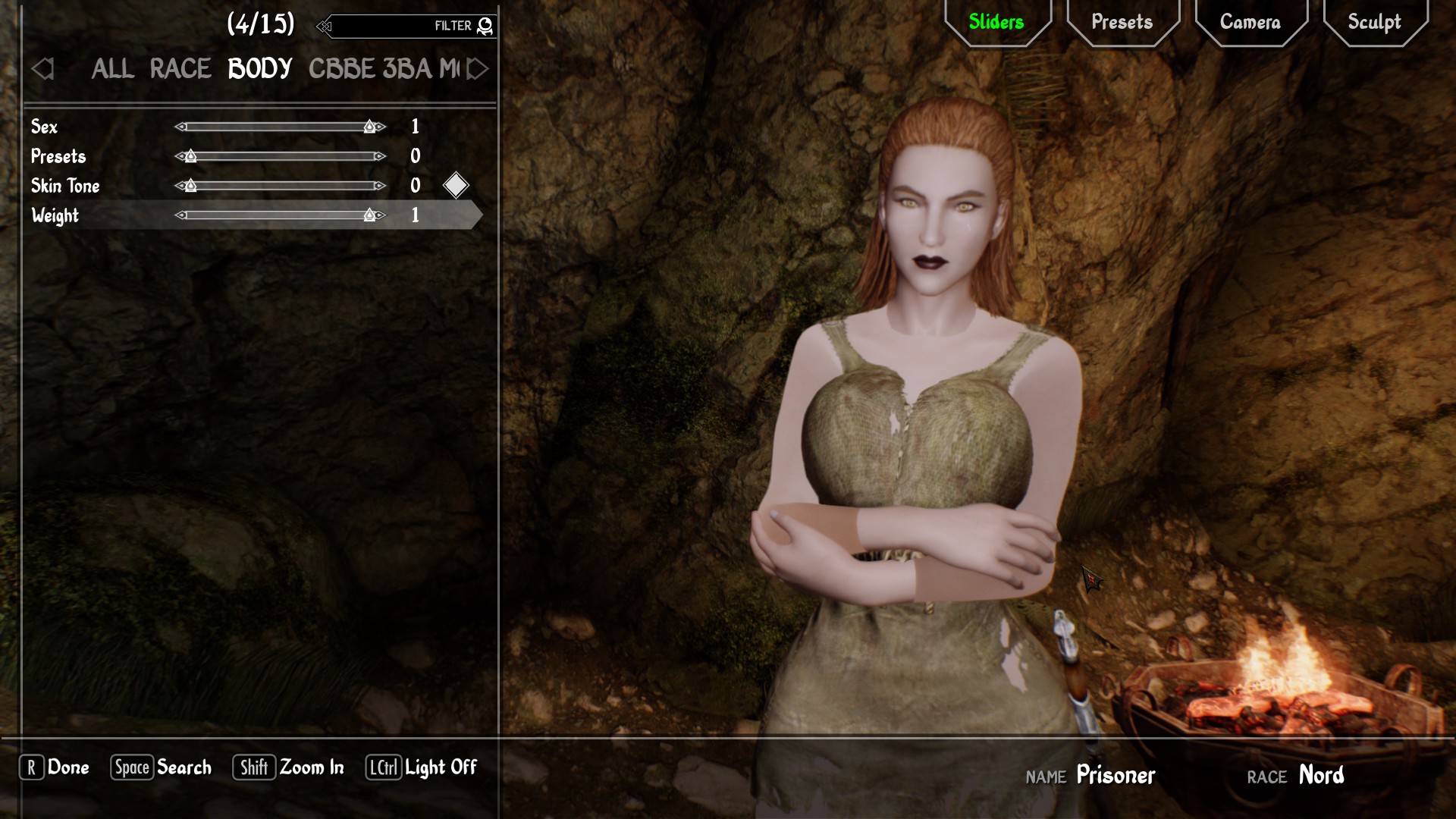Screen dimensions: 1456x819
Task: Click the Search option in the bottom bar
Action: click(163, 767)
